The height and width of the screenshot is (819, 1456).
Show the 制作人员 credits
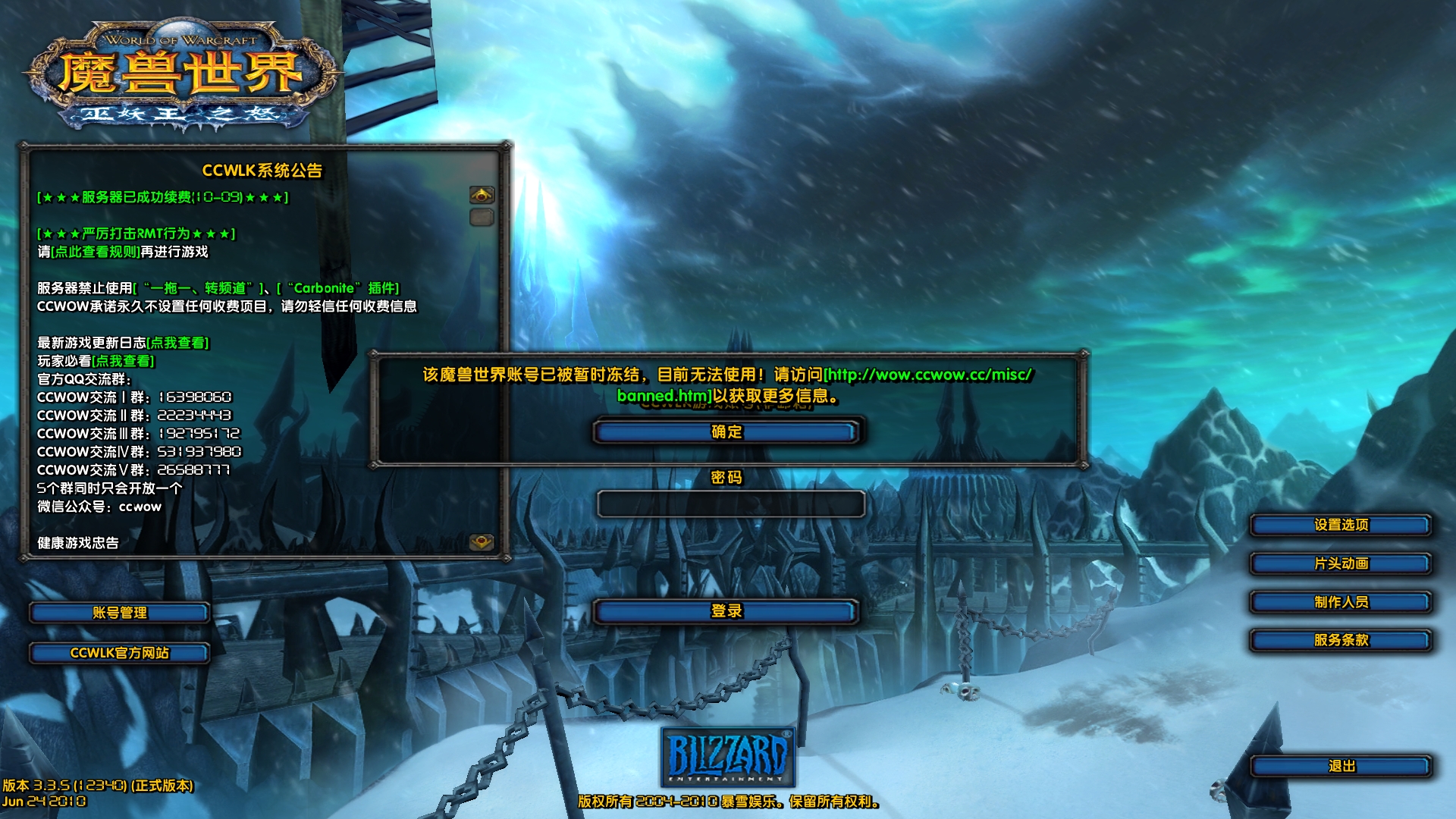coord(1340,602)
